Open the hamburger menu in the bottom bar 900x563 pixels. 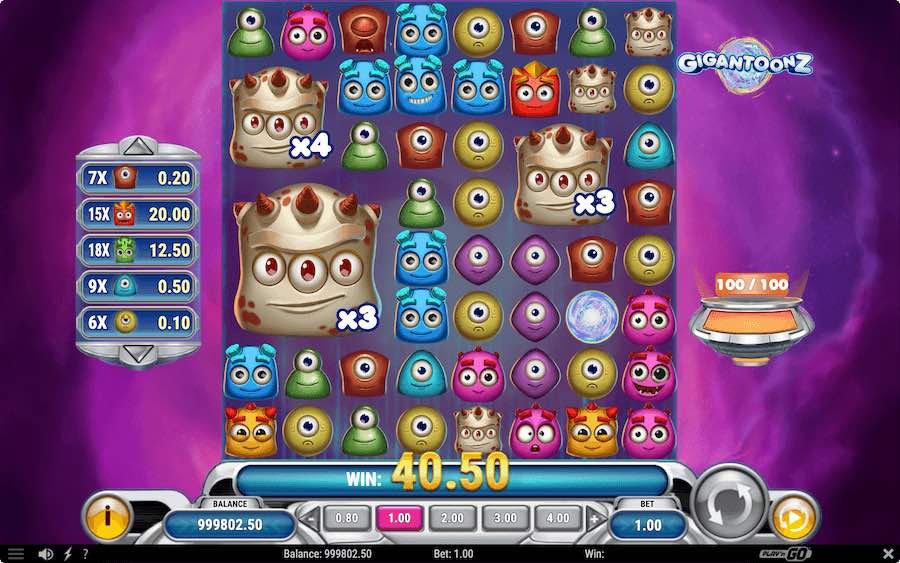(x=16, y=553)
